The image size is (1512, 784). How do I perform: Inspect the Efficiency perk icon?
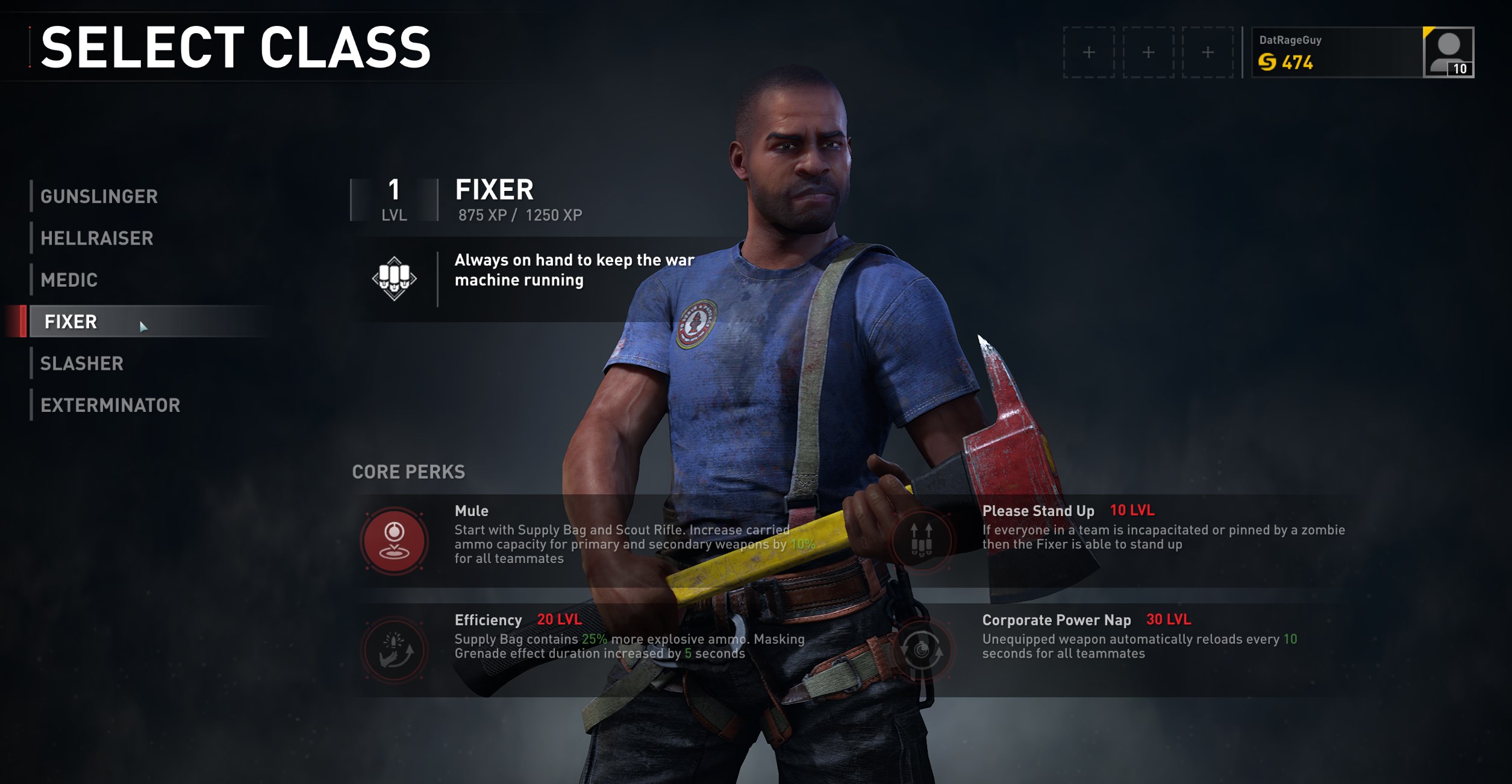(x=395, y=650)
